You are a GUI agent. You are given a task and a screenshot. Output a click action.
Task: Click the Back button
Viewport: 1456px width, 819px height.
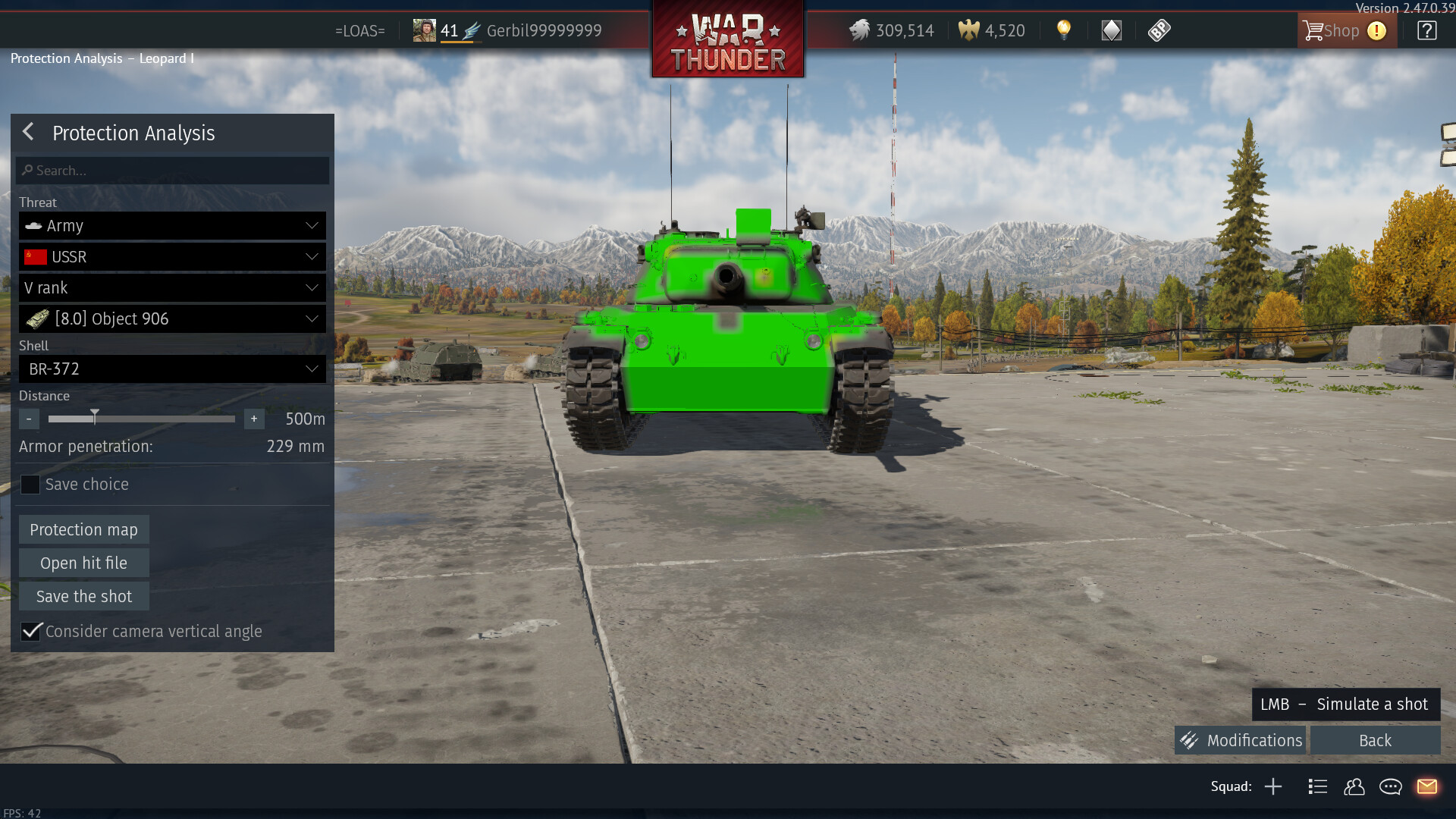pos(1375,741)
